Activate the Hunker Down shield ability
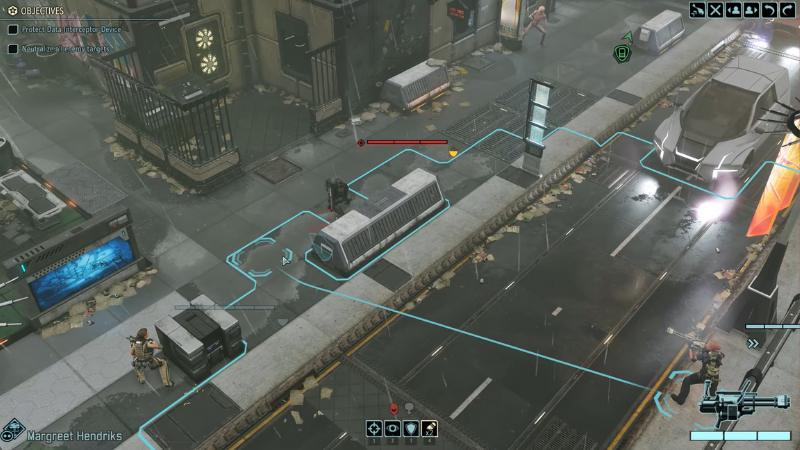This screenshot has height=450, width=800. click(x=410, y=430)
